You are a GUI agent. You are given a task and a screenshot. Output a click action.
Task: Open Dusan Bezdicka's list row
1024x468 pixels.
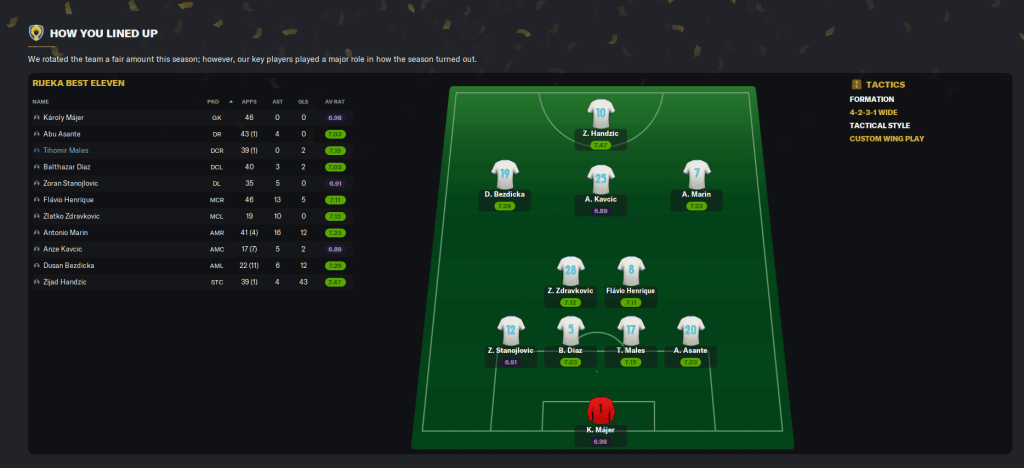click(68, 266)
